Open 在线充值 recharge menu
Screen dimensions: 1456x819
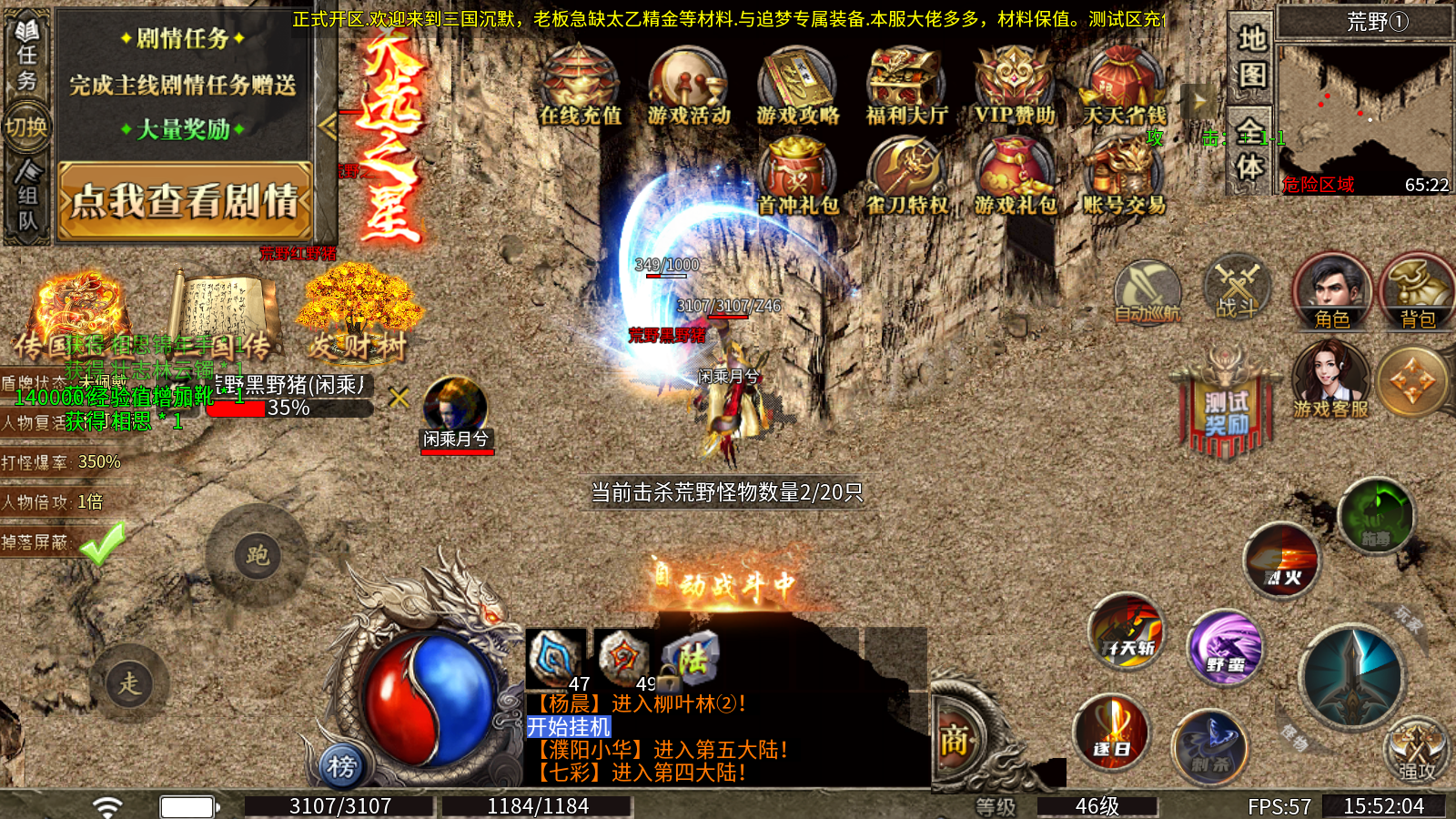580,86
